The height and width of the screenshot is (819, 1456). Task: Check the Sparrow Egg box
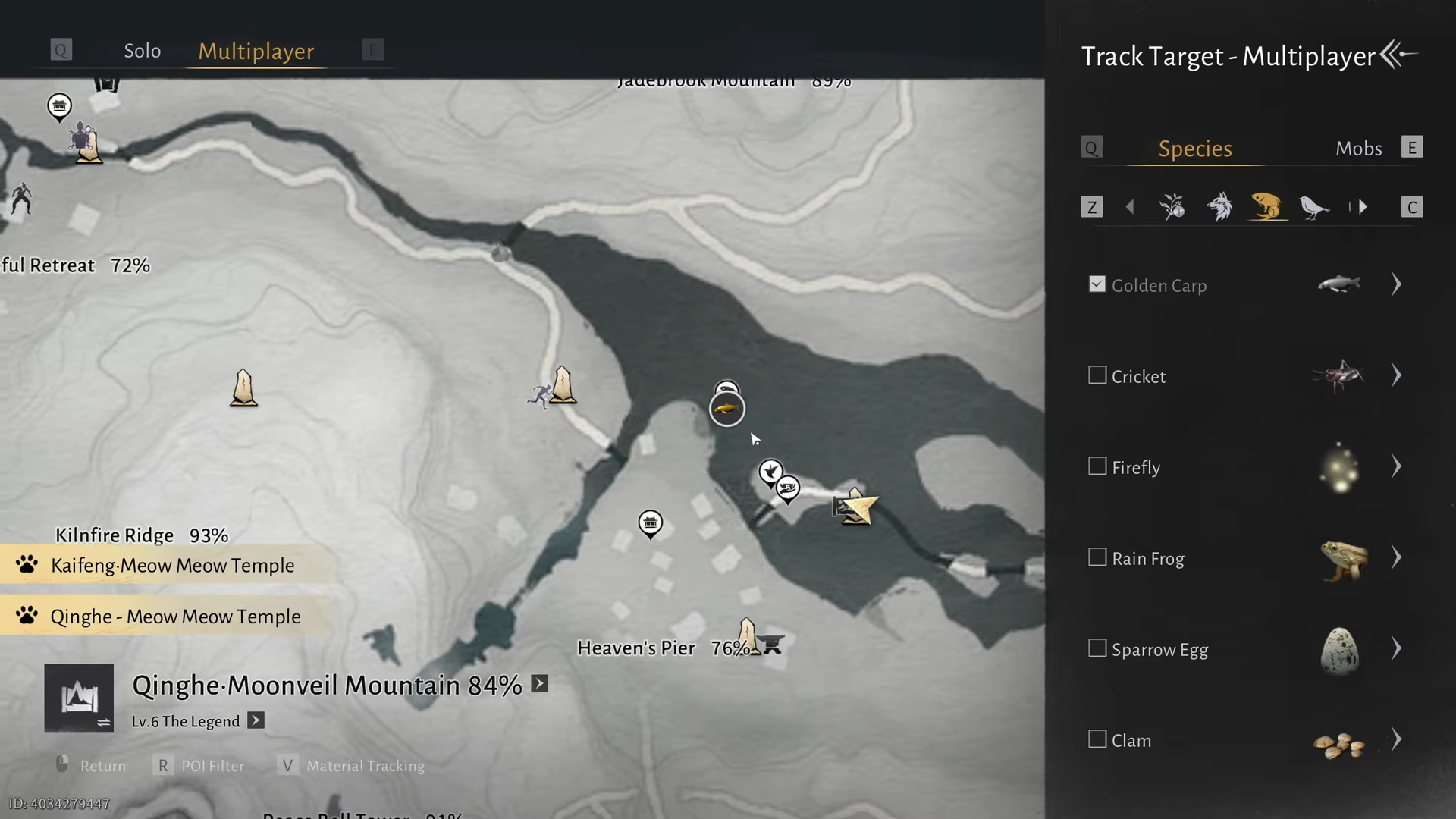[1097, 648]
